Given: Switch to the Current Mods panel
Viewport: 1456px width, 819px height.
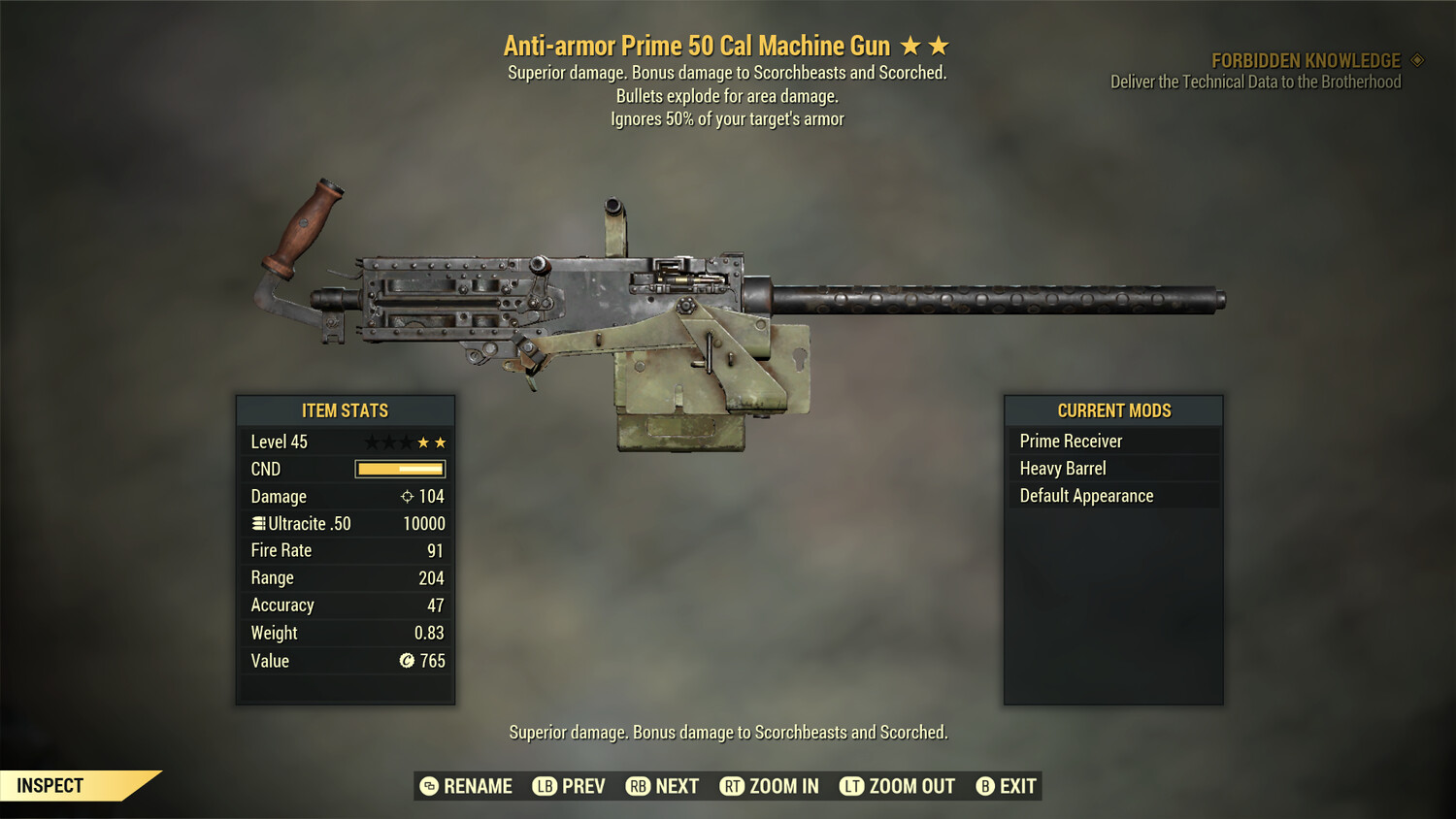Looking at the screenshot, I should (1112, 409).
